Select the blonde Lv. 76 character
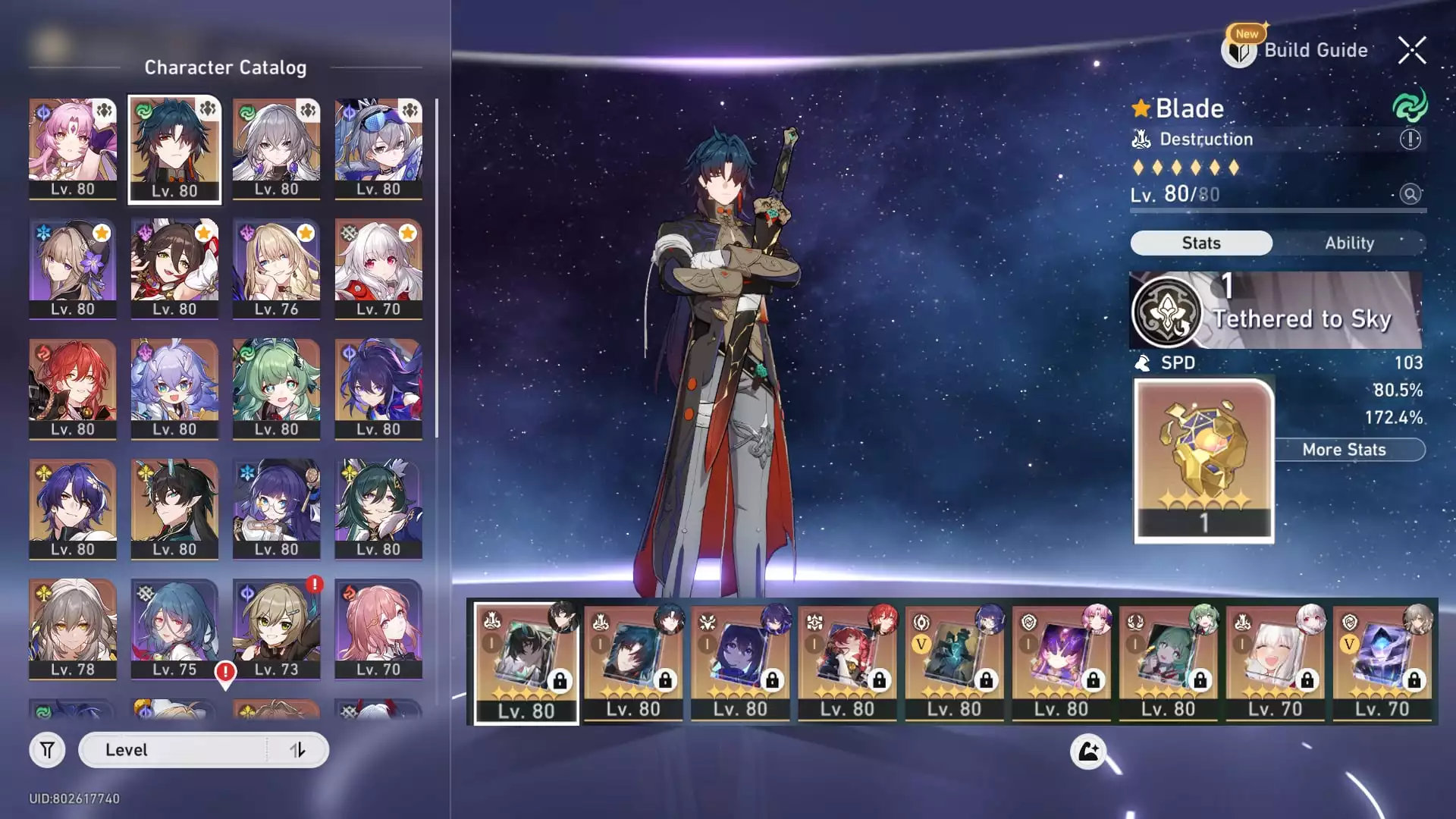 click(x=276, y=268)
